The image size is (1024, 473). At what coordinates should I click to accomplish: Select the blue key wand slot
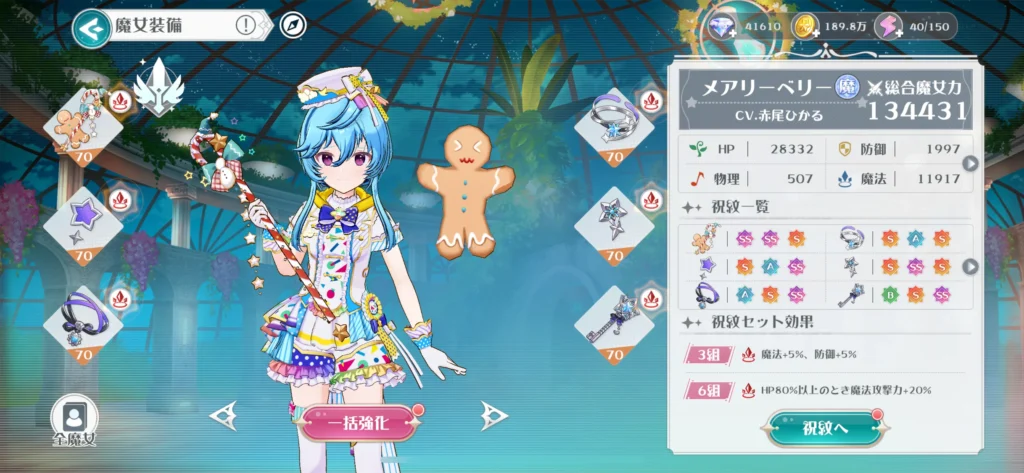point(614,322)
